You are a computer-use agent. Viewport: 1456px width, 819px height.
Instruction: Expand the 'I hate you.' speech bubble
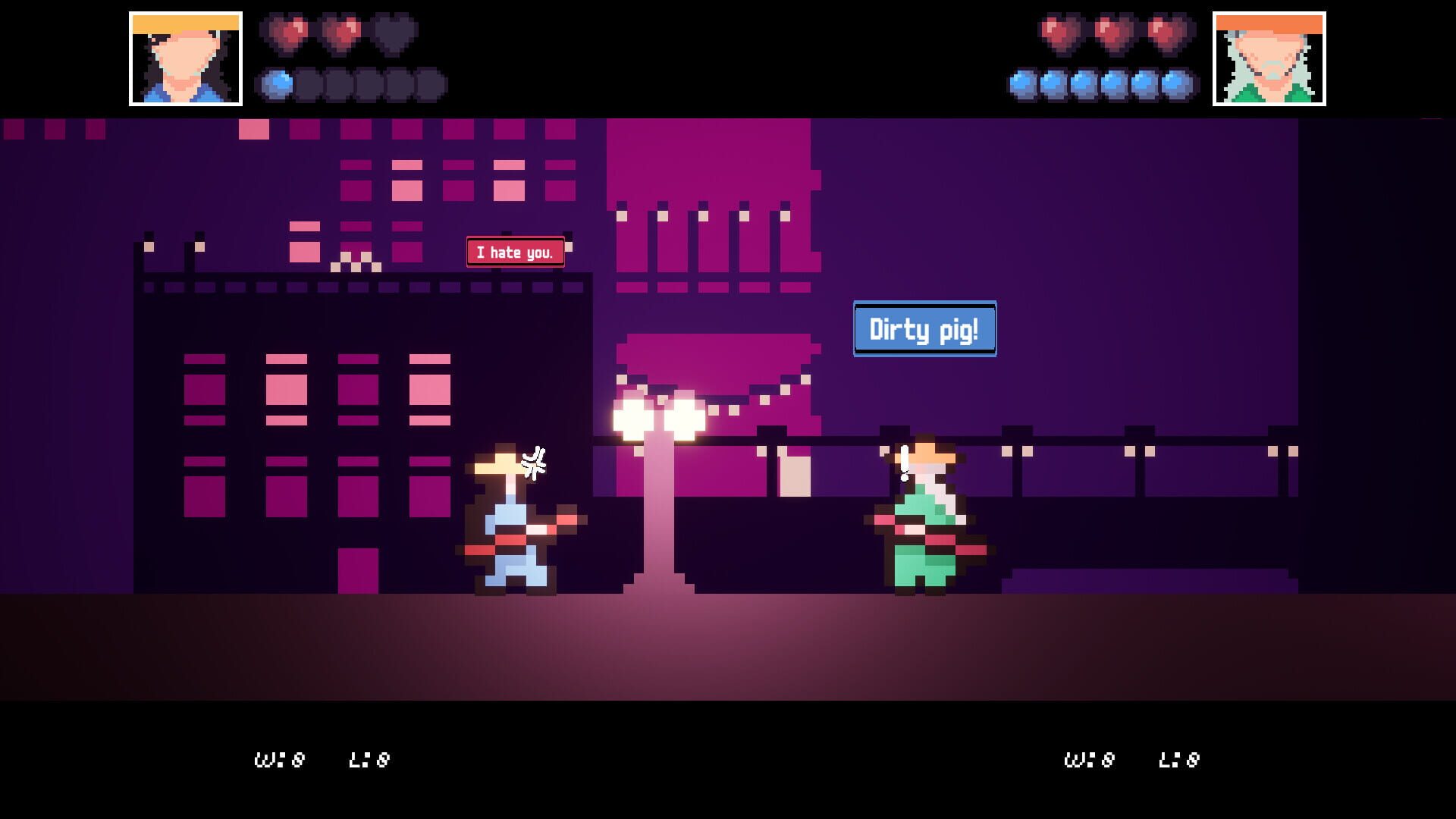coord(515,251)
